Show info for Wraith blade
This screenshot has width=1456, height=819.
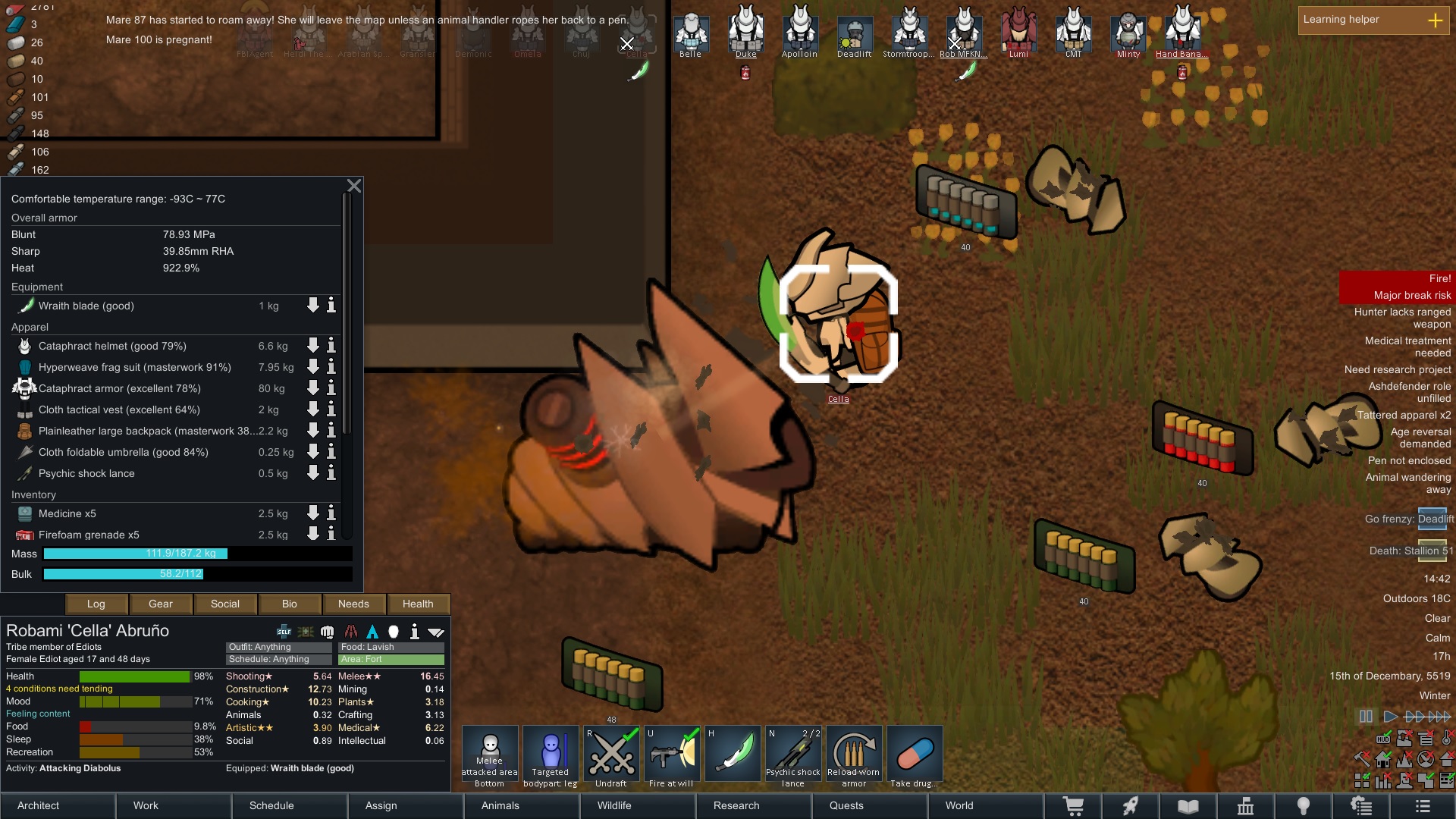[x=331, y=306]
